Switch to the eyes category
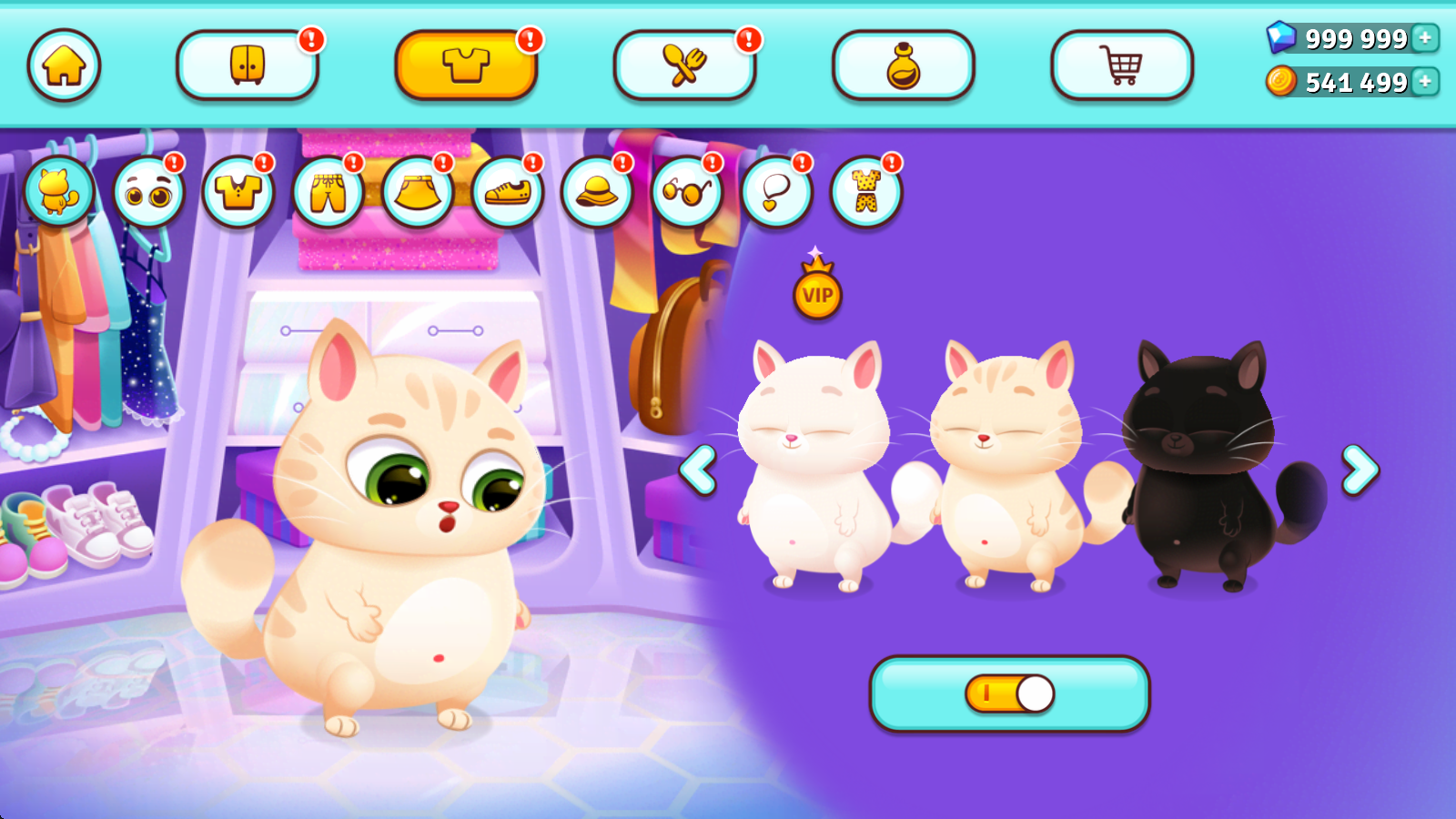This screenshot has height=819, width=1456. click(148, 192)
